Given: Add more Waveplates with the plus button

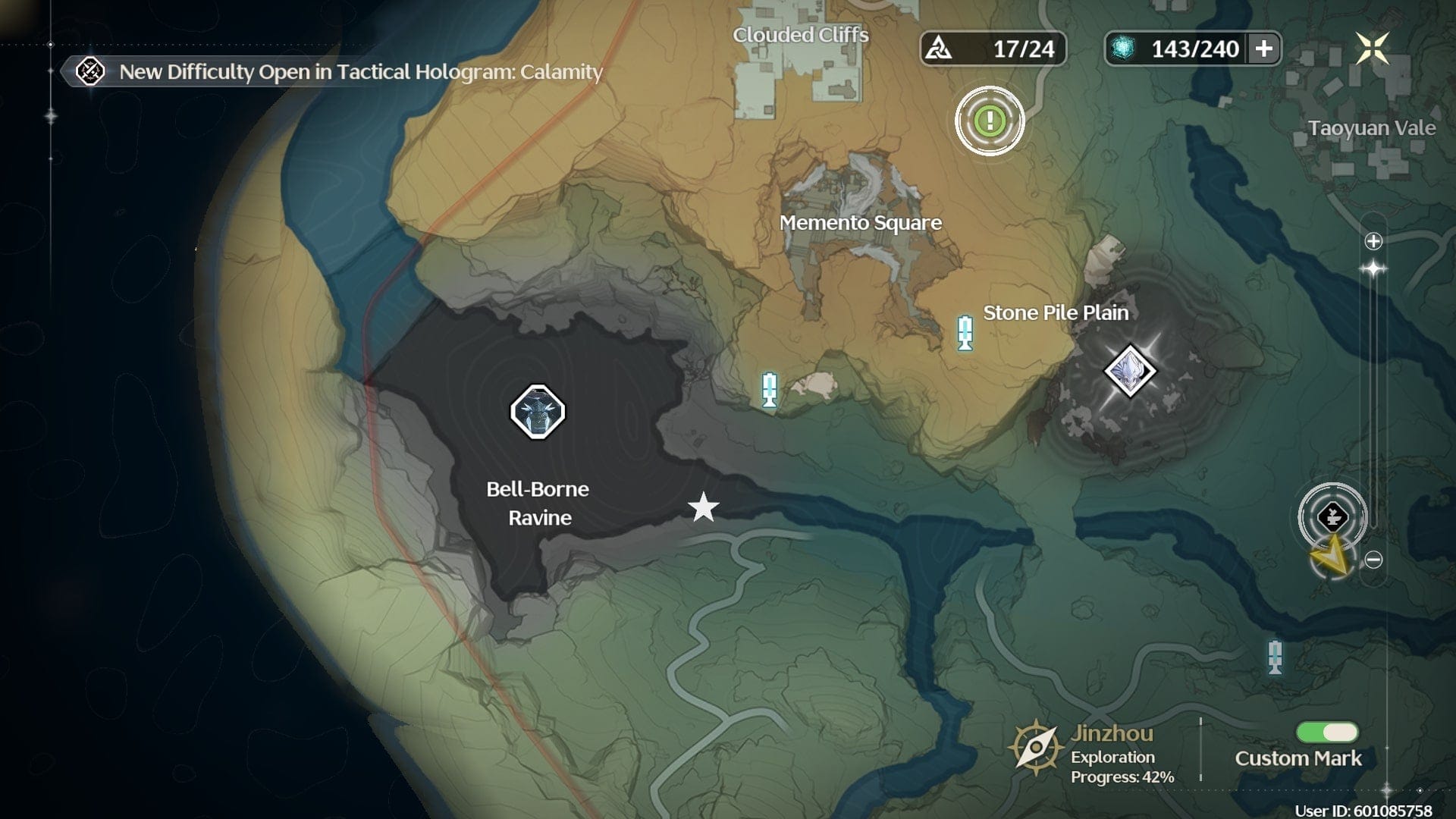Looking at the screenshot, I should pyautogui.click(x=1263, y=49).
